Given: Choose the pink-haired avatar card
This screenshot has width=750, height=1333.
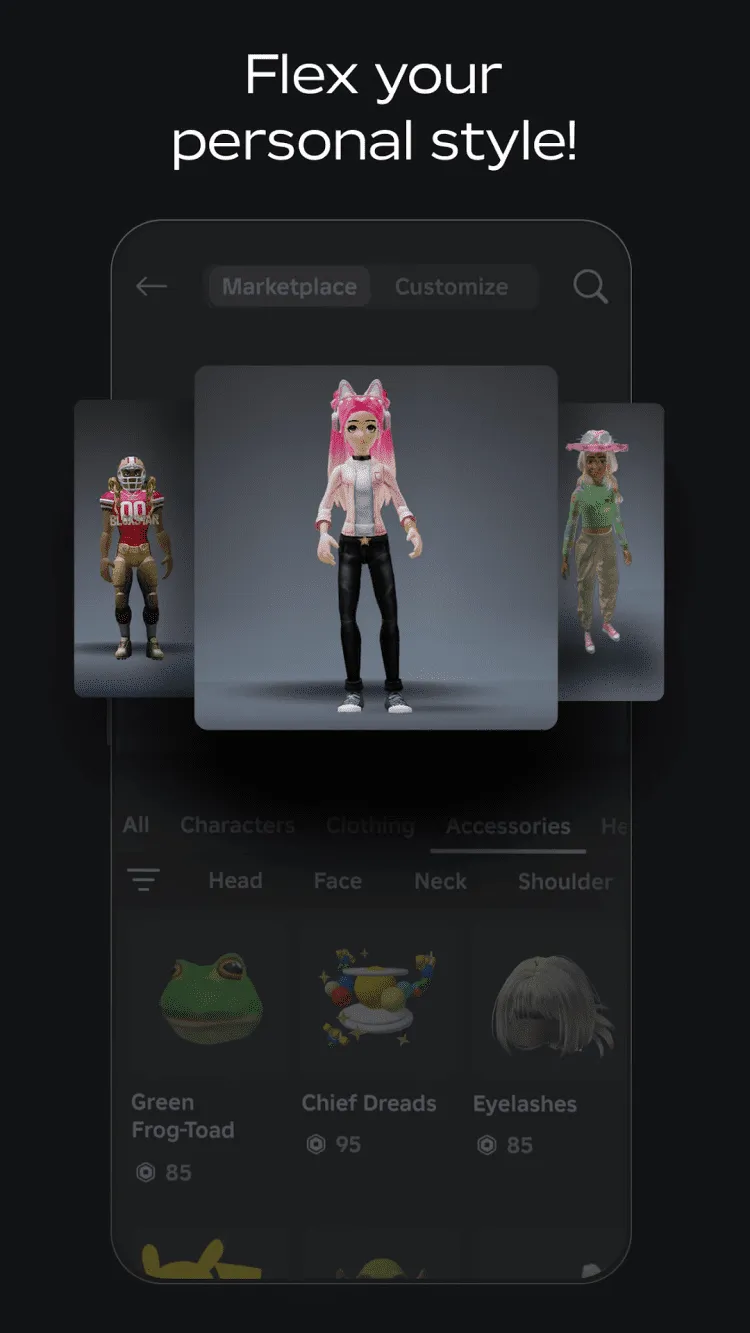Looking at the screenshot, I should [375, 547].
